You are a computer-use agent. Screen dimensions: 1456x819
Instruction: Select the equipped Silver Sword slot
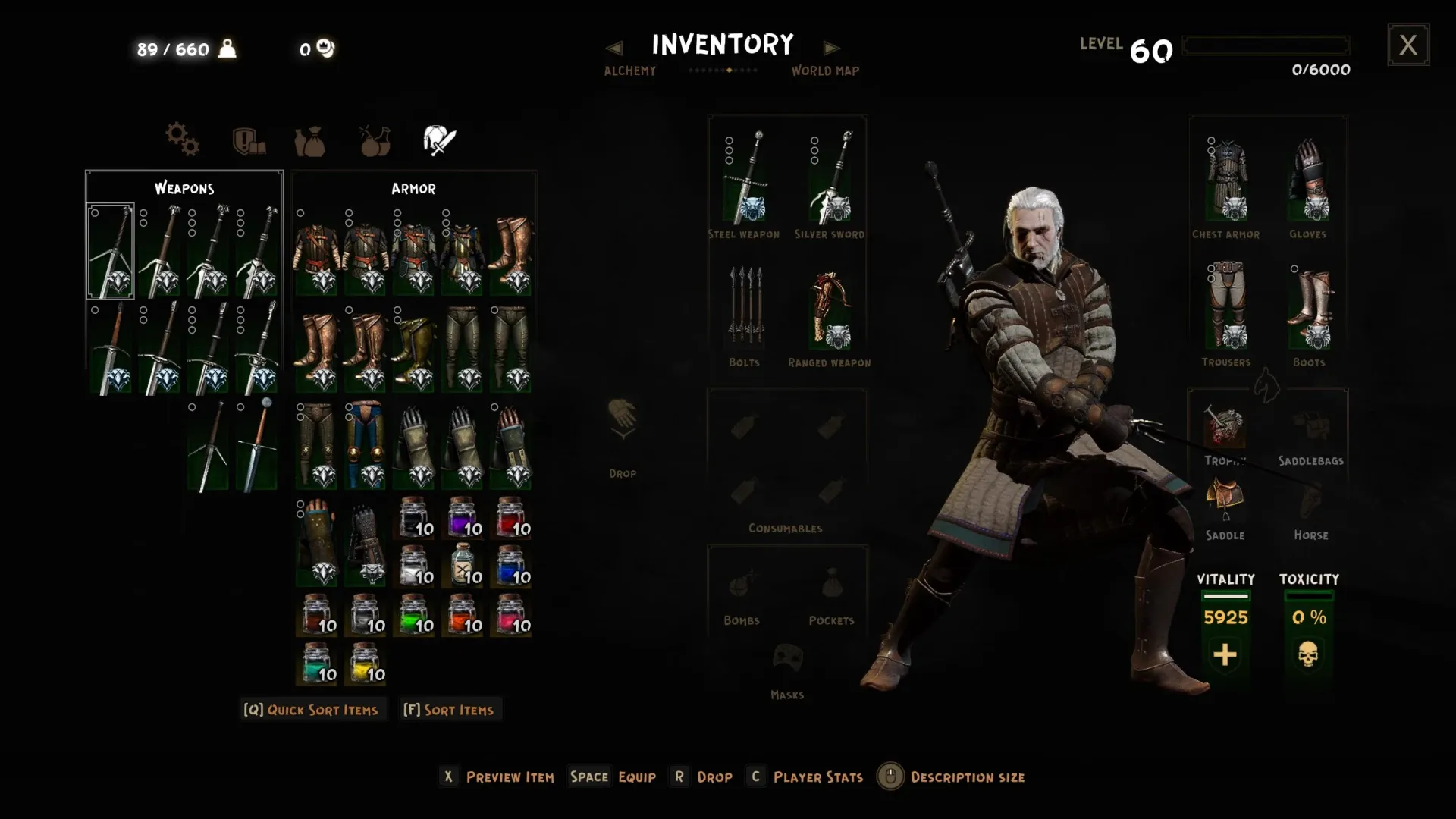[x=830, y=178]
